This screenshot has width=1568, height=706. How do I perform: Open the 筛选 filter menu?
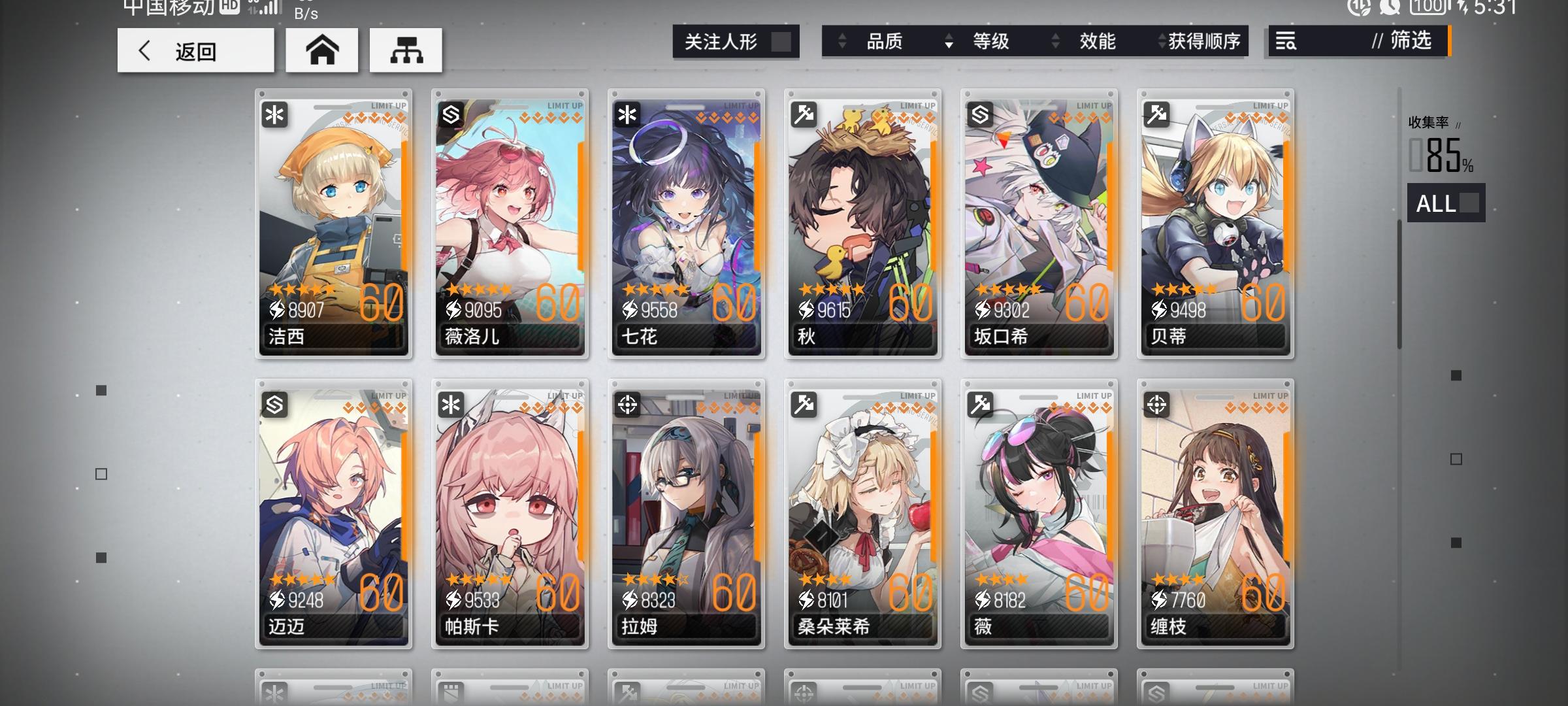pyautogui.click(x=1411, y=42)
